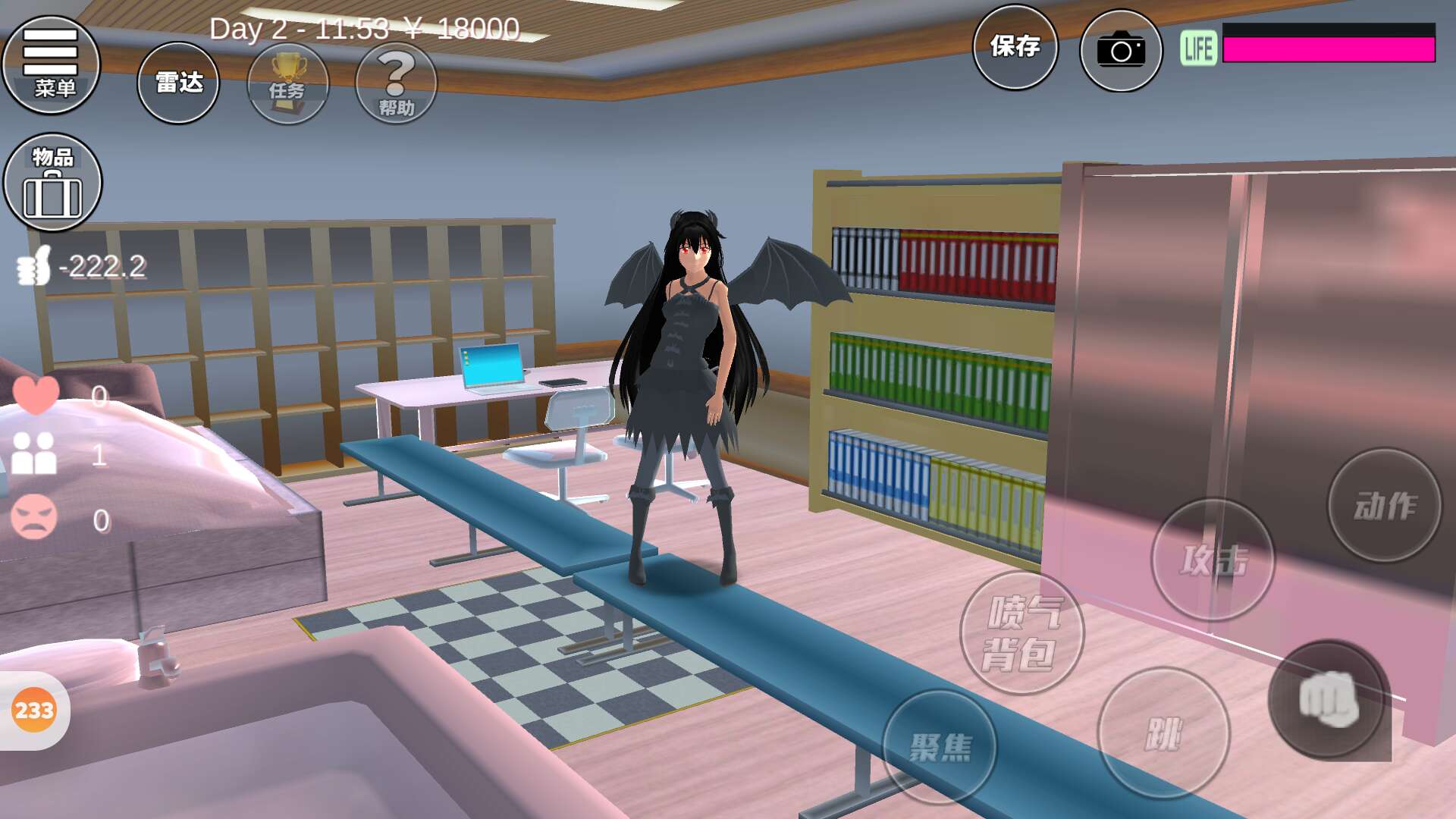The width and height of the screenshot is (1456, 819).
Task: Jump with the 跳 button
Action: (1163, 733)
